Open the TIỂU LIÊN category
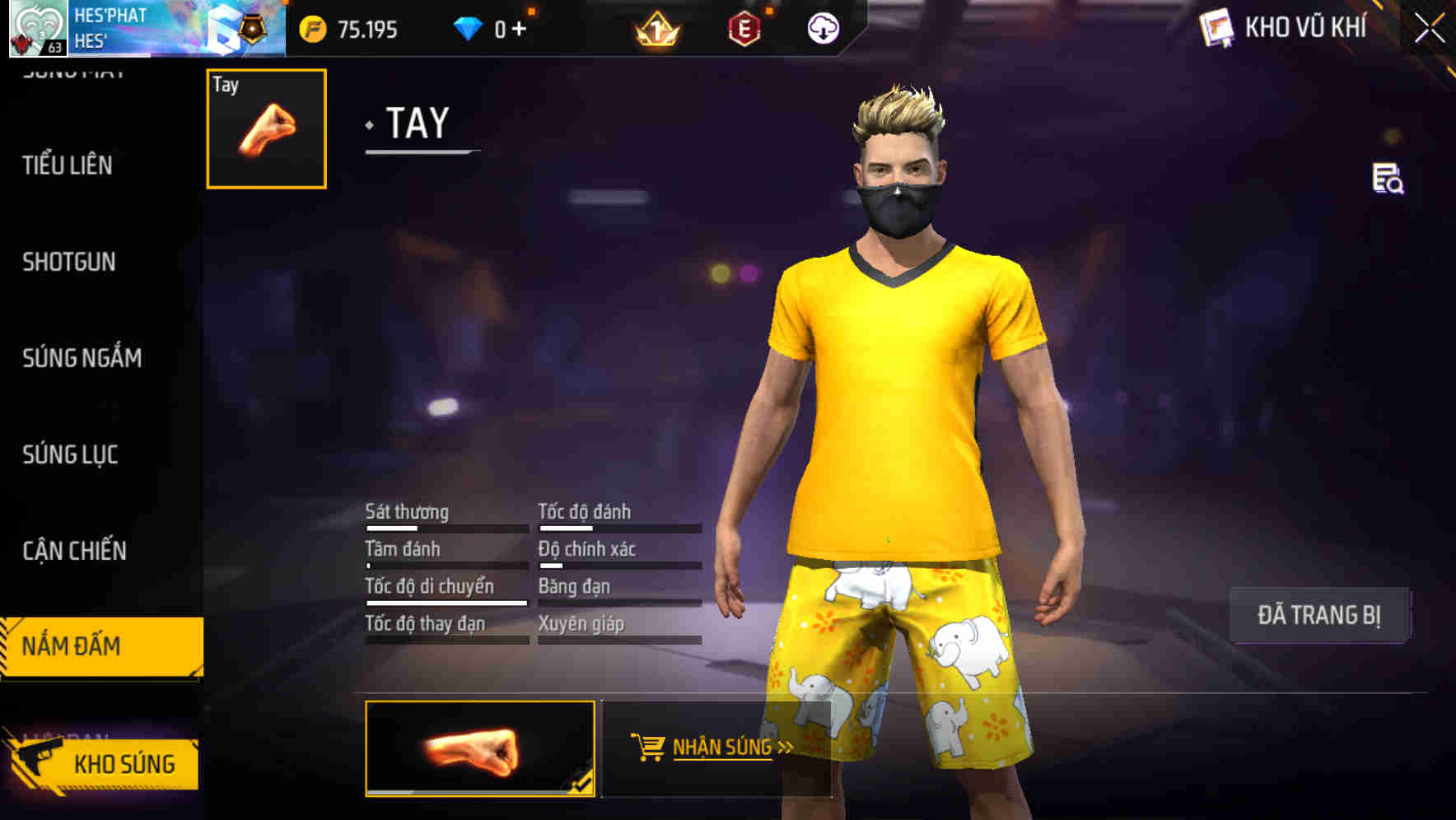 pos(66,165)
